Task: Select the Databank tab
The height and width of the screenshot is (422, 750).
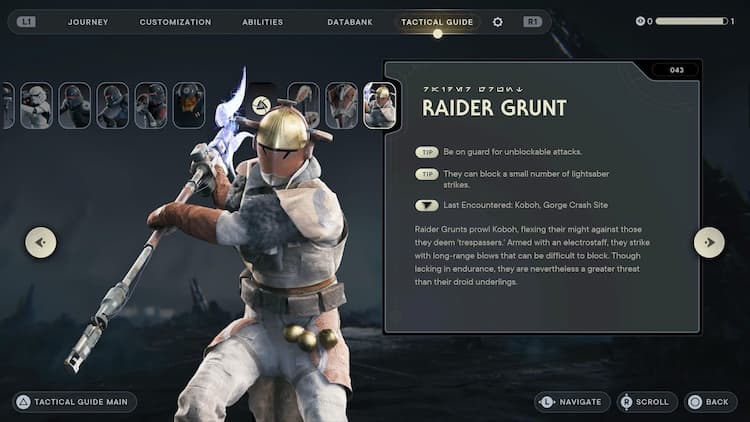Action: [x=349, y=22]
